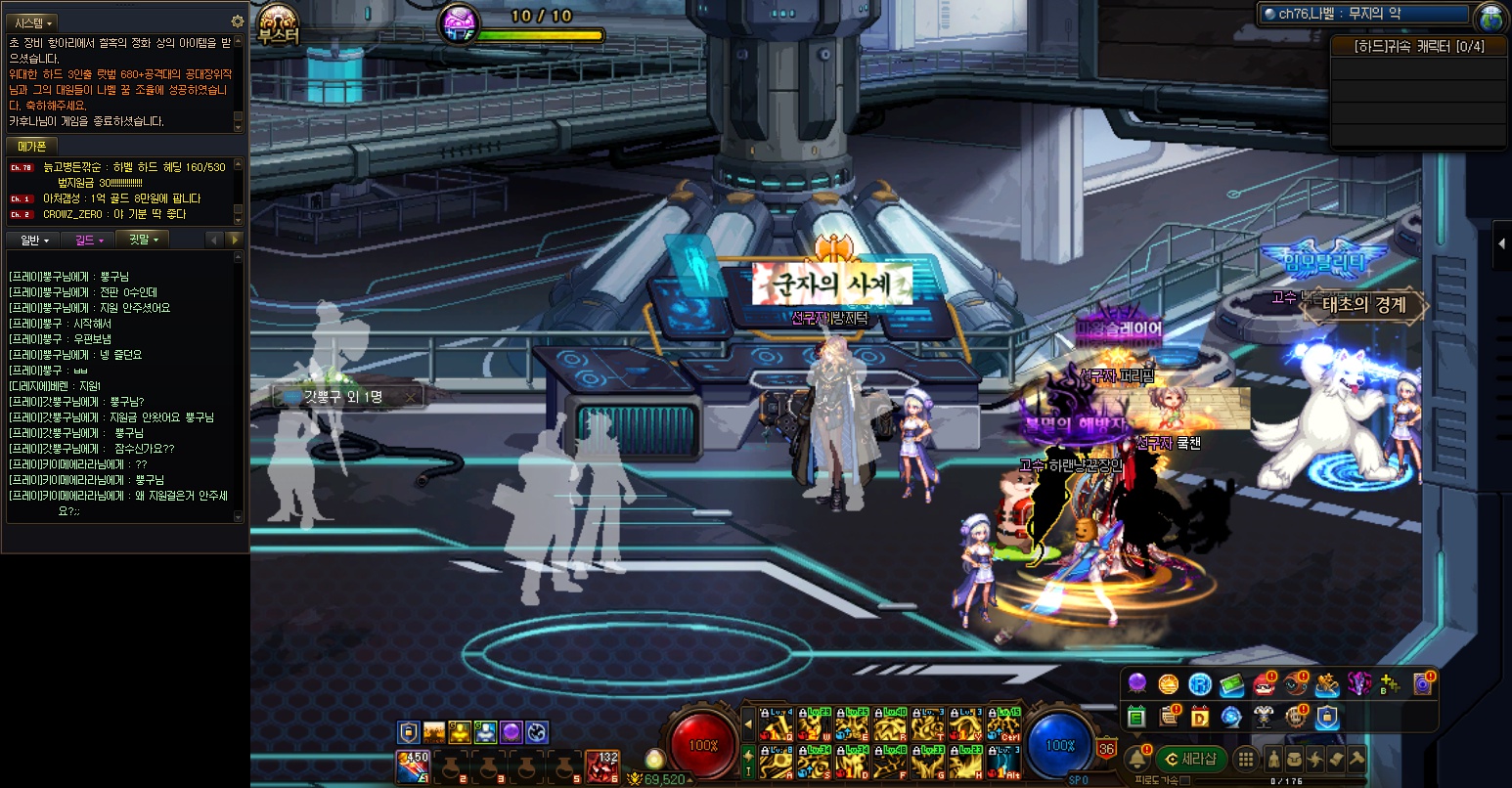Viewport: 1512px width, 788px height.
Task: Open the green E calendar icon
Action: click(1136, 717)
